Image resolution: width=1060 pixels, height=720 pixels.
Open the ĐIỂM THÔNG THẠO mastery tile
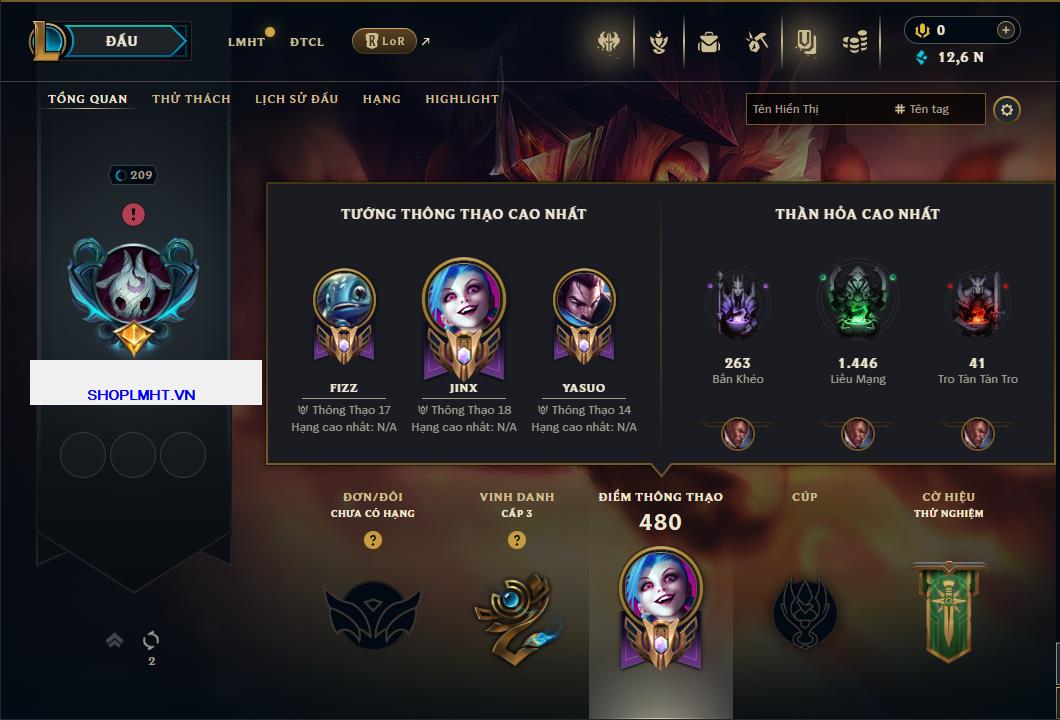tap(660, 600)
